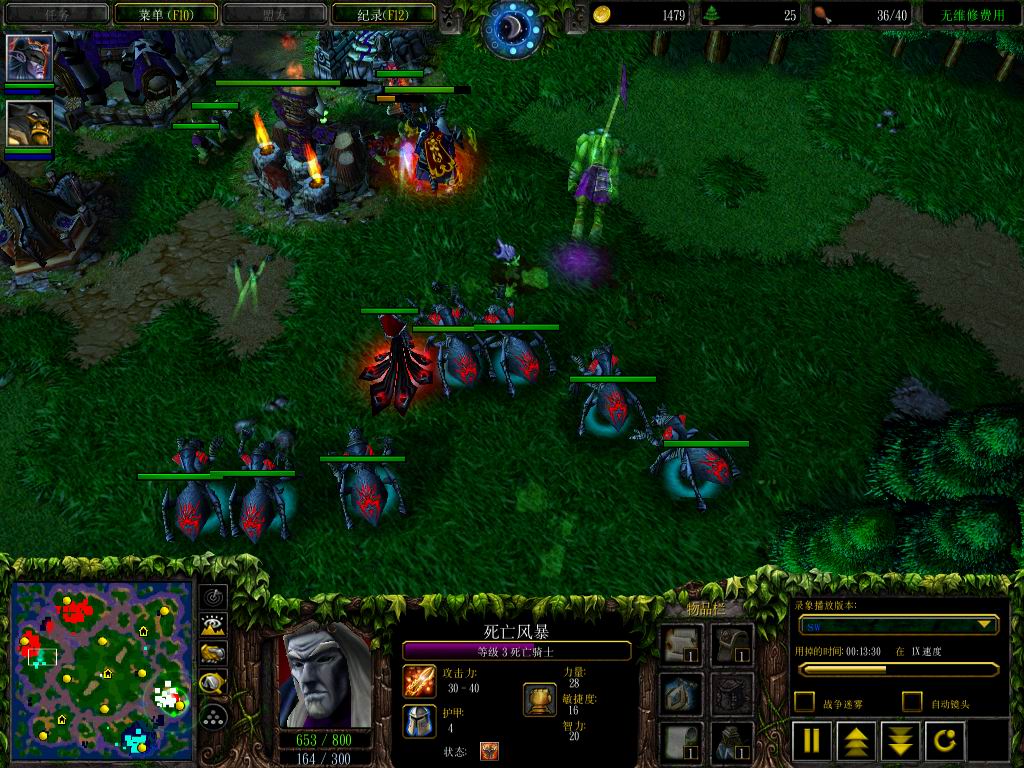Toggle the formation movement button
Image resolution: width=1024 pixels, height=768 pixels.
[213, 715]
